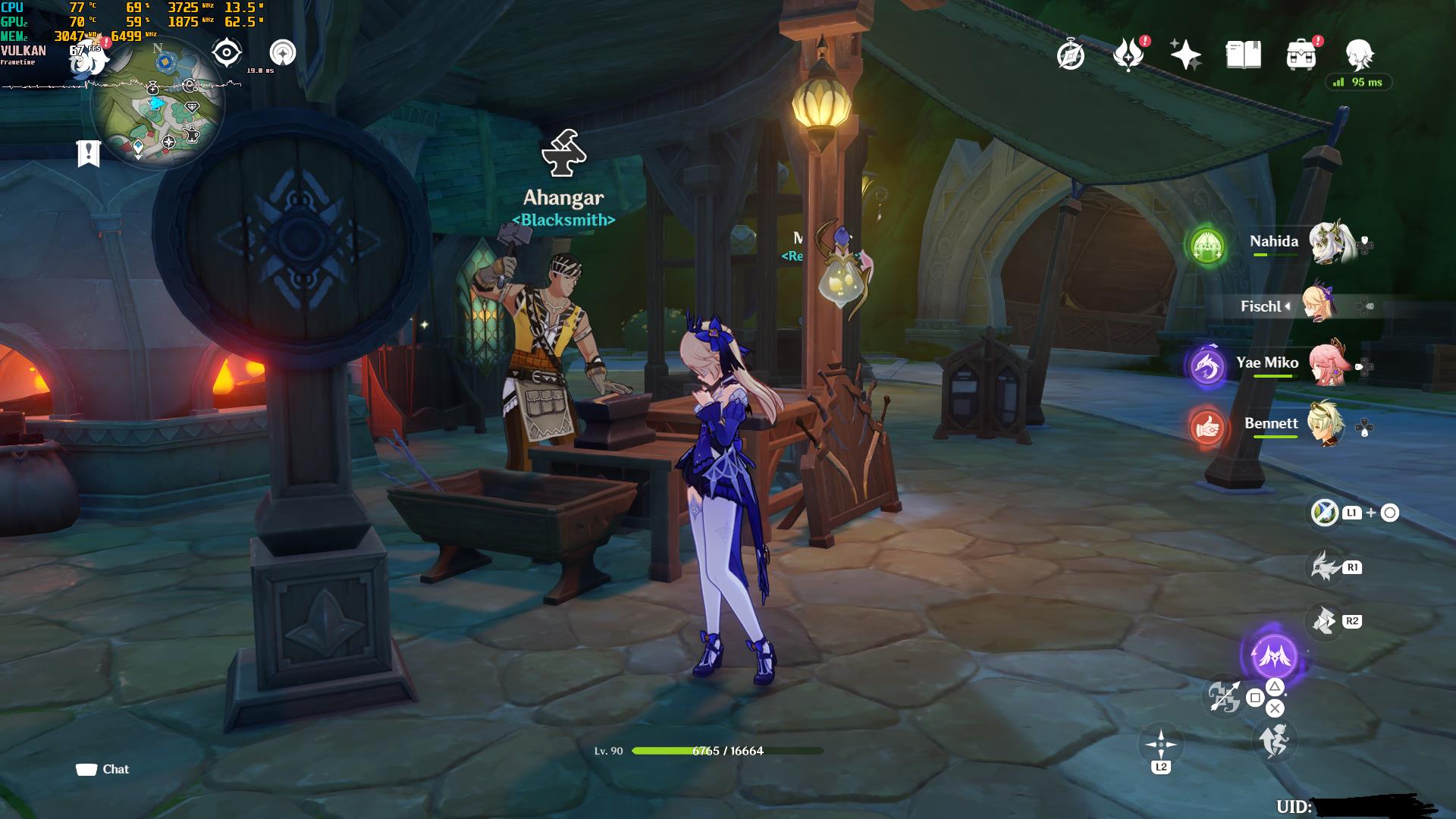Image resolution: width=1456 pixels, height=819 pixels.
Task: Open the events icon with alert
Action: click(1128, 55)
